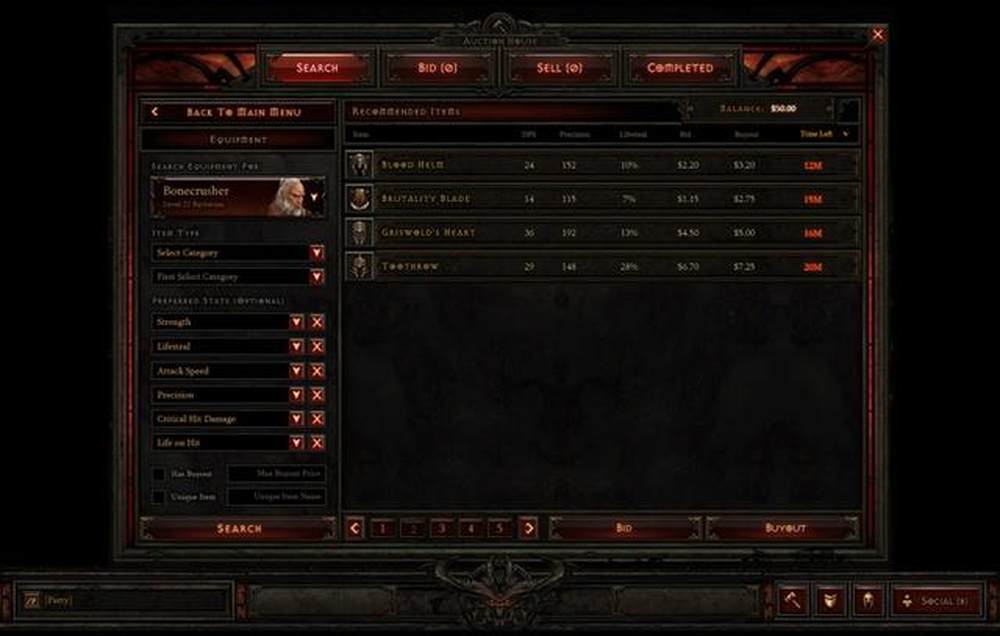Toggle the Has Buyout checkbox
Viewport: 1000px width, 636px height.
159,474
